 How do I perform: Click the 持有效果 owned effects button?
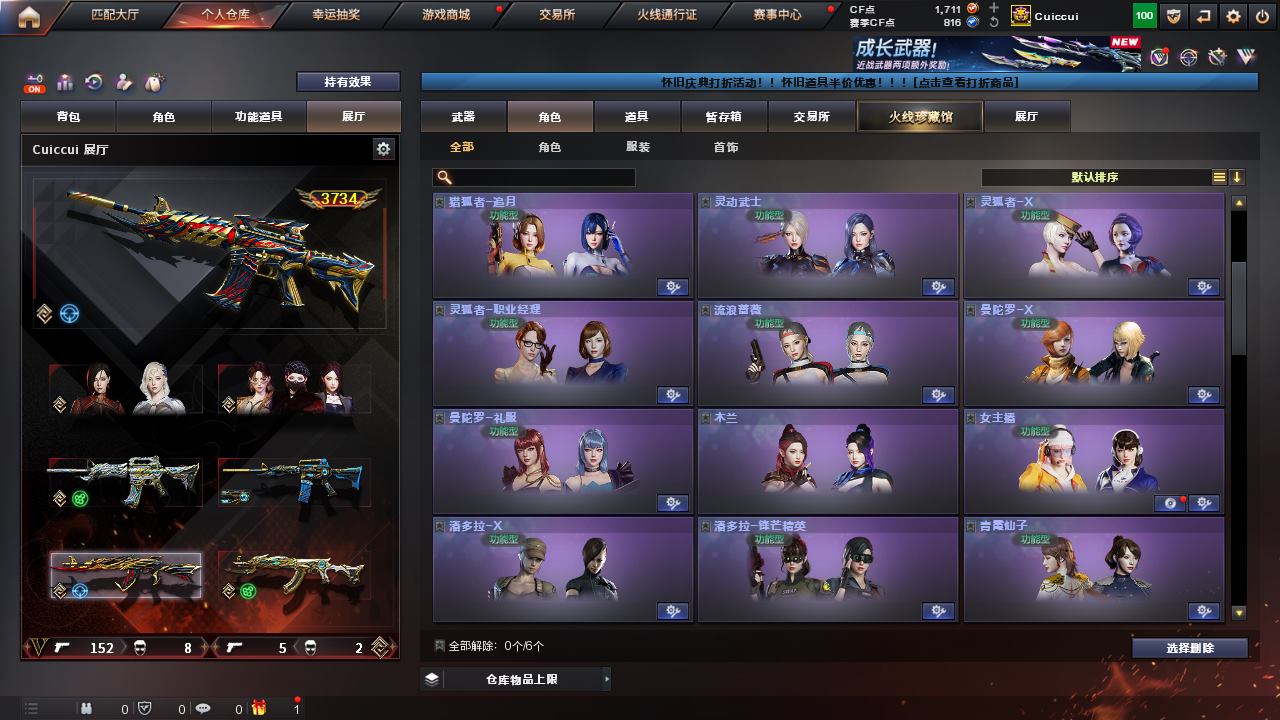point(347,82)
